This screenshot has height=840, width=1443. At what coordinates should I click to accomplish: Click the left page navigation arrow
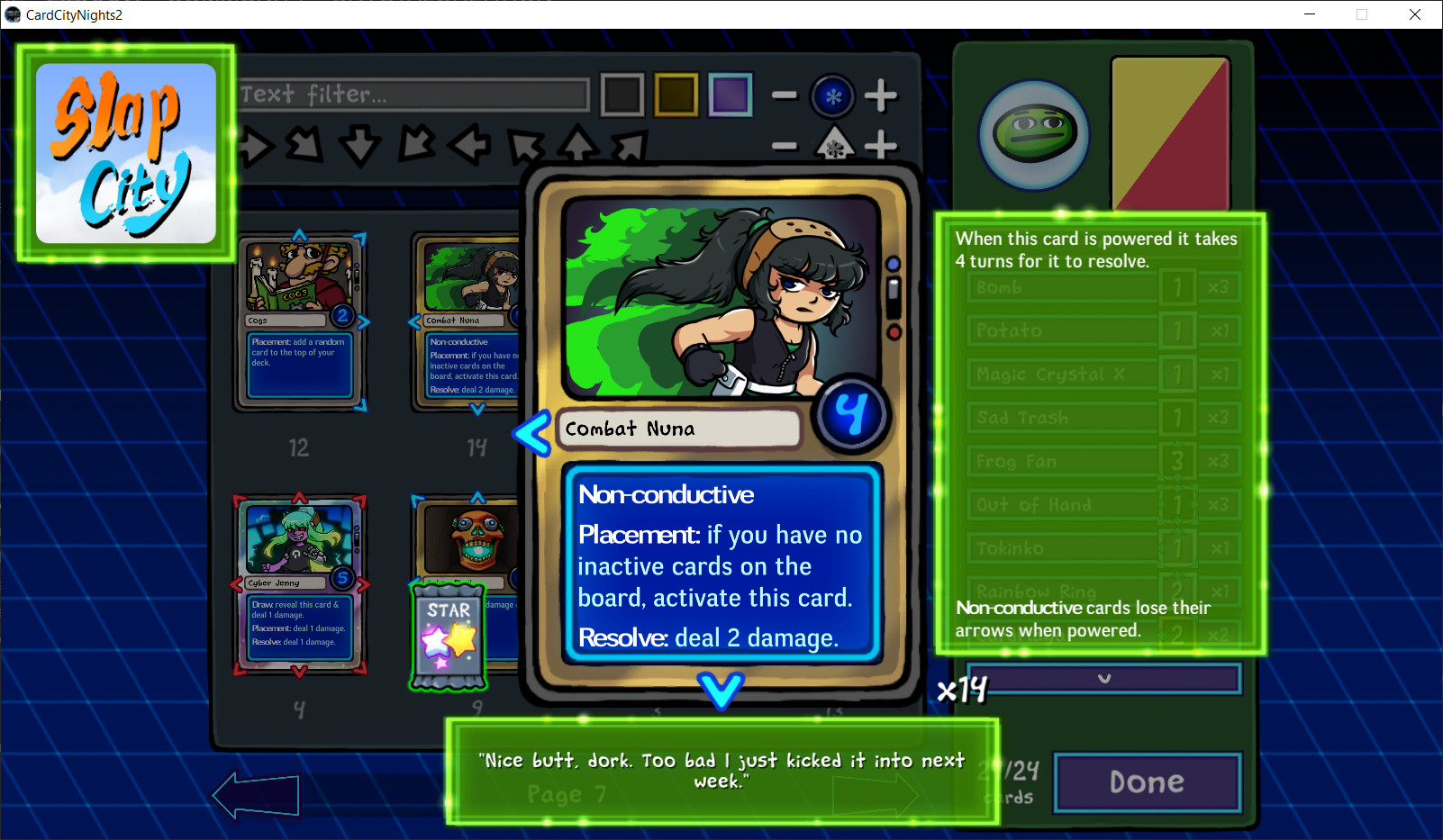(255, 794)
